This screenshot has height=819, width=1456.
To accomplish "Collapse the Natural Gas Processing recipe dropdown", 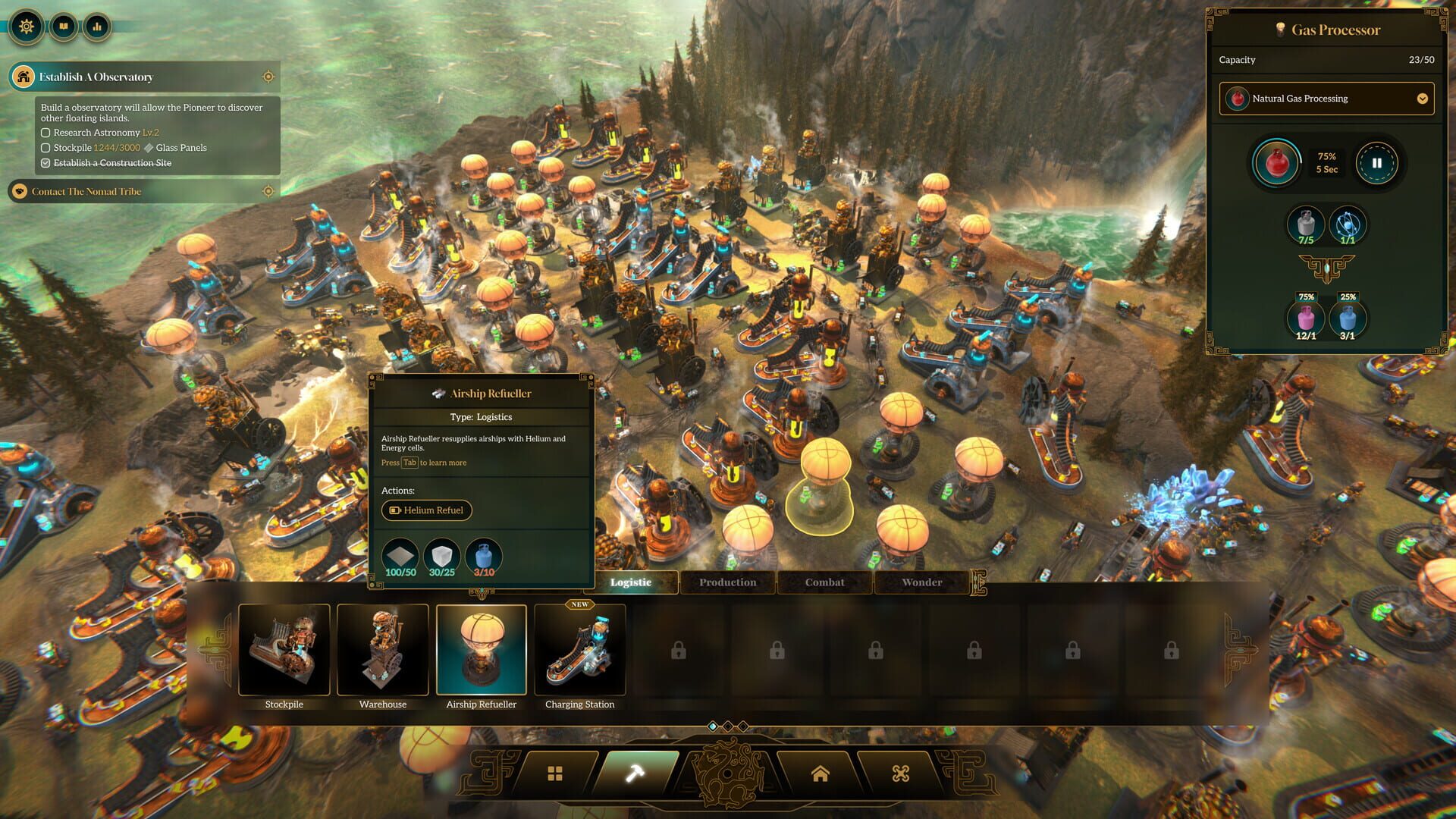I will [1422, 99].
